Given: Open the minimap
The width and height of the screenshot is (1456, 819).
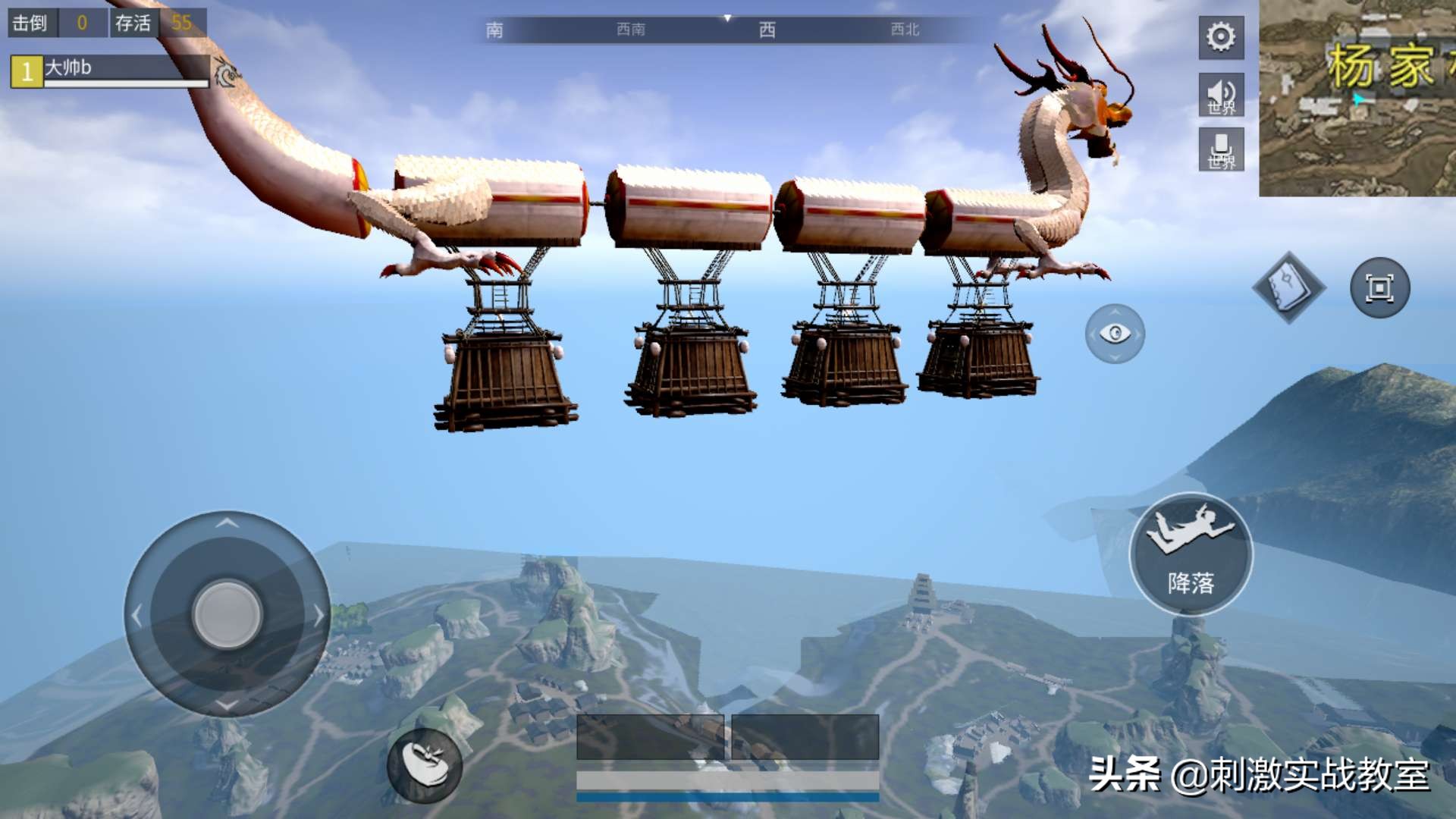Looking at the screenshot, I should 1357,98.
